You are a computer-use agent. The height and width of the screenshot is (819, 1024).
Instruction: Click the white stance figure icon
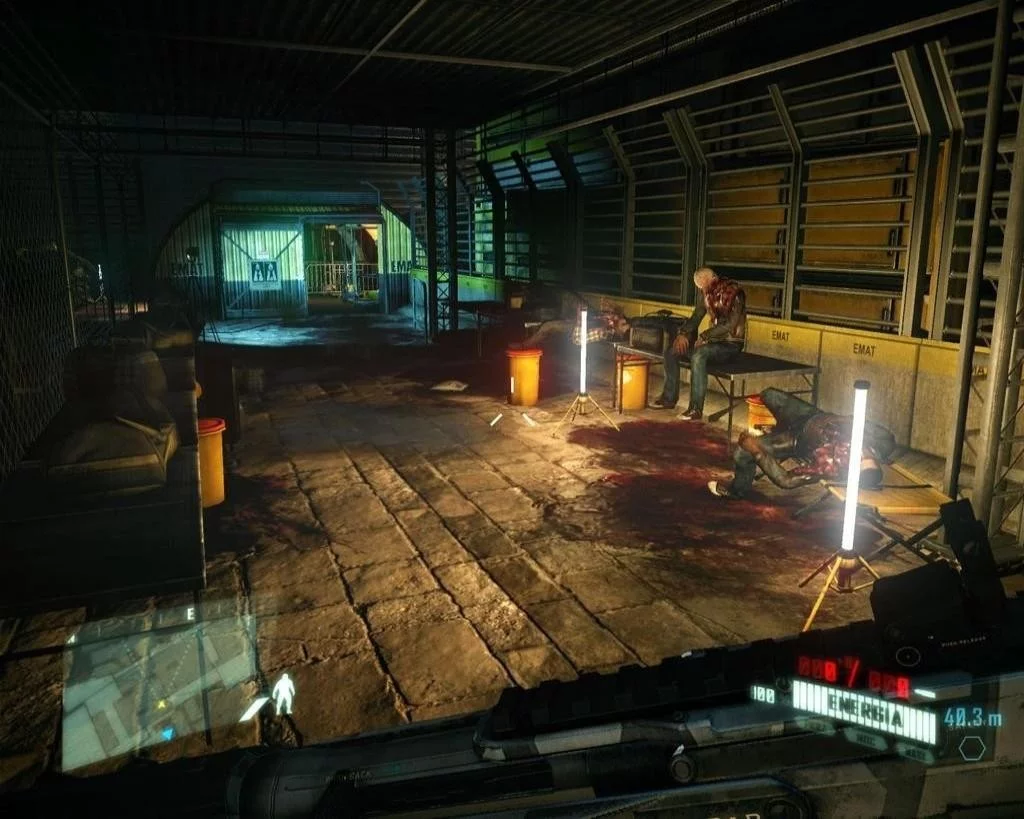tap(284, 693)
